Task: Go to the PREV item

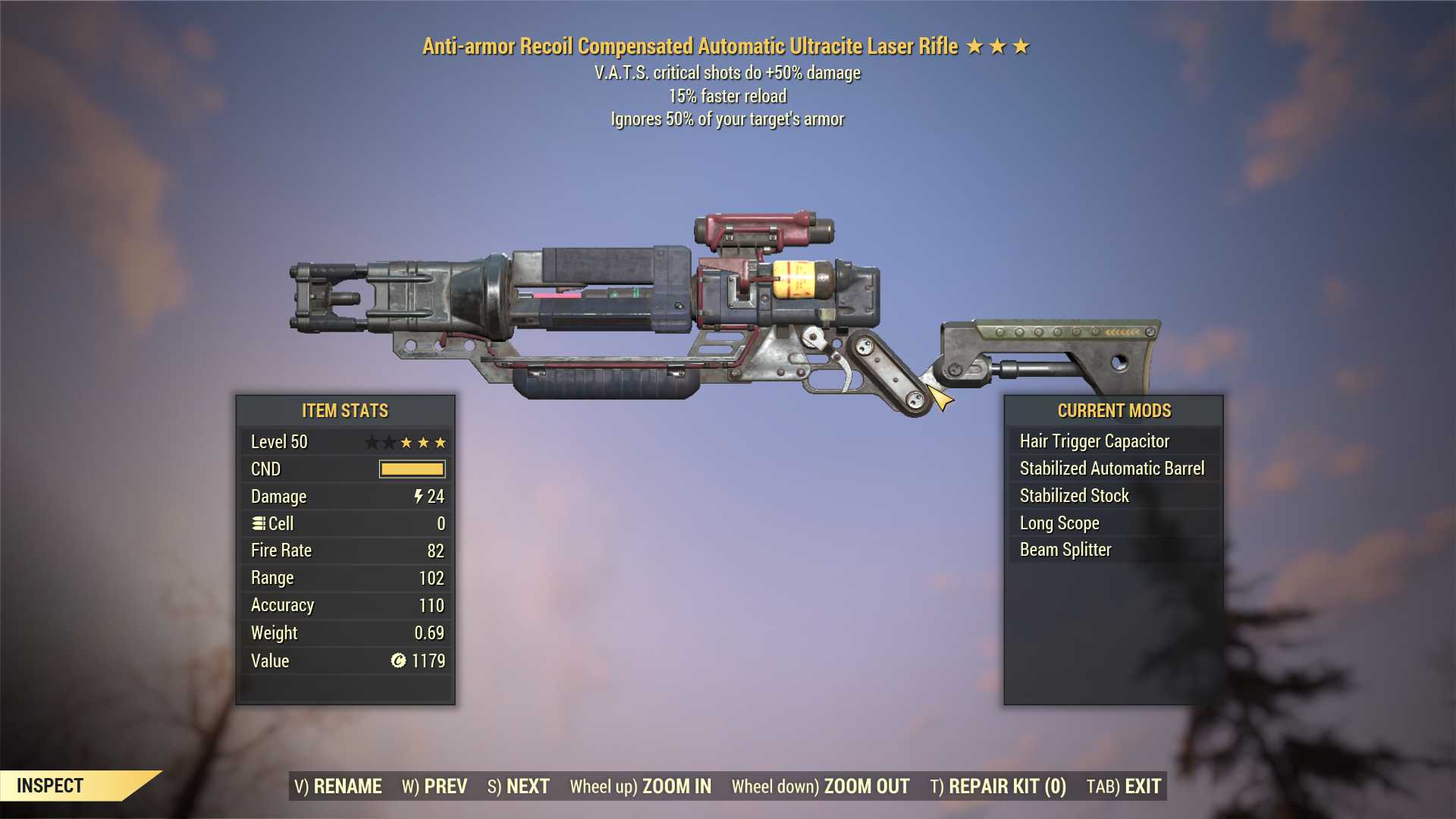Action: click(435, 786)
